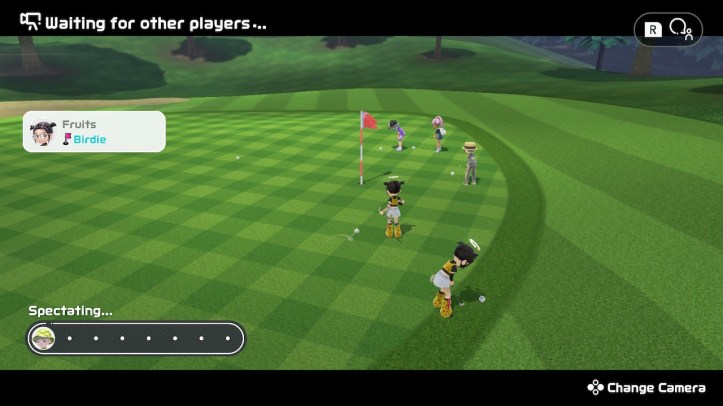
Task: Open the player view icon beside R
Action: point(681,29)
